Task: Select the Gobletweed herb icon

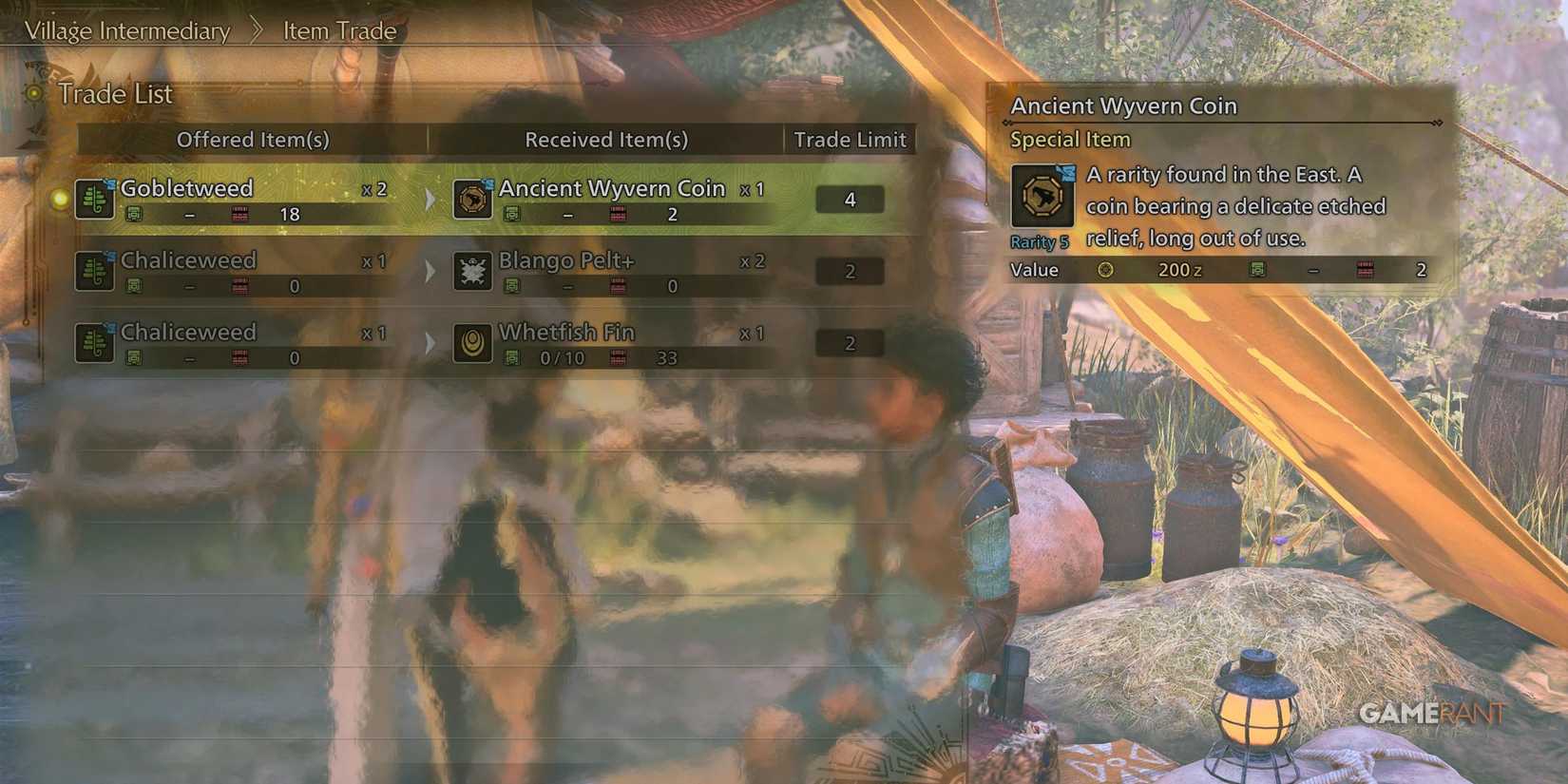Action: click(95, 198)
